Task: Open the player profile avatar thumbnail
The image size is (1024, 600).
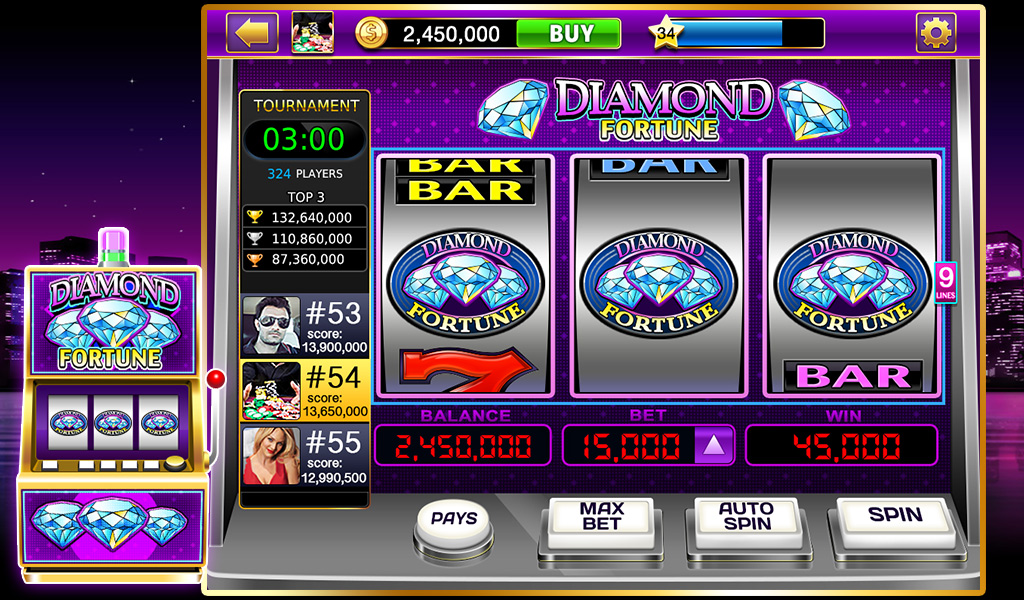Action: click(312, 33)
